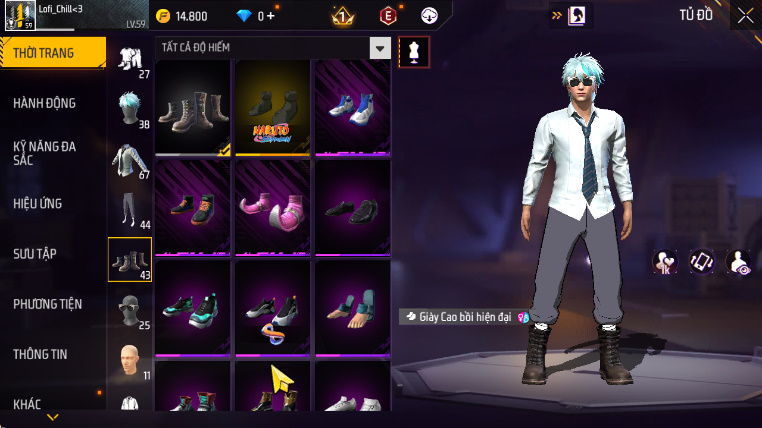Open the Phương Tiện category

click(x=48, y=304)
